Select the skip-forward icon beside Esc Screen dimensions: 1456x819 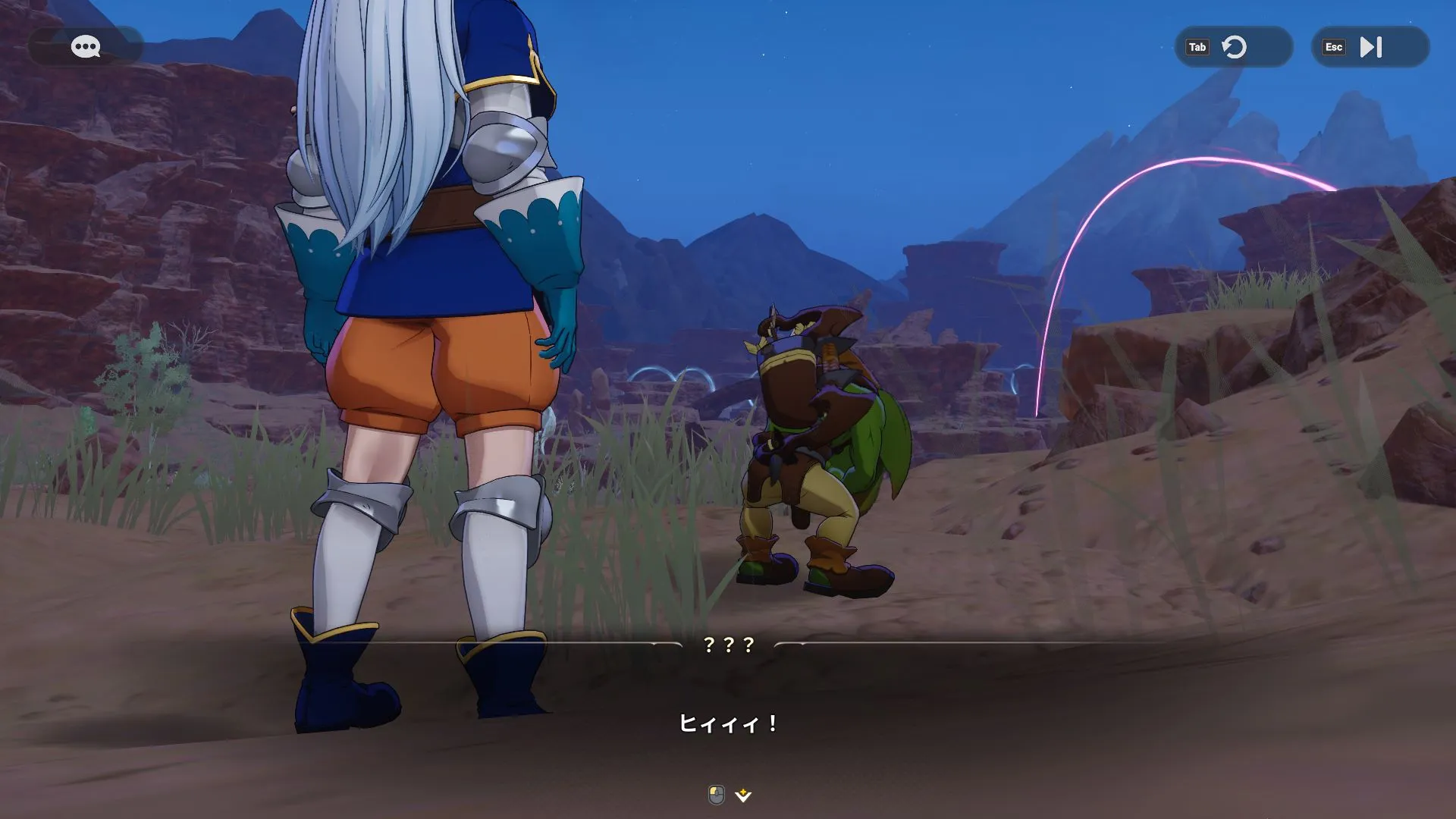pyautogui.click(x=1370, y=47)
